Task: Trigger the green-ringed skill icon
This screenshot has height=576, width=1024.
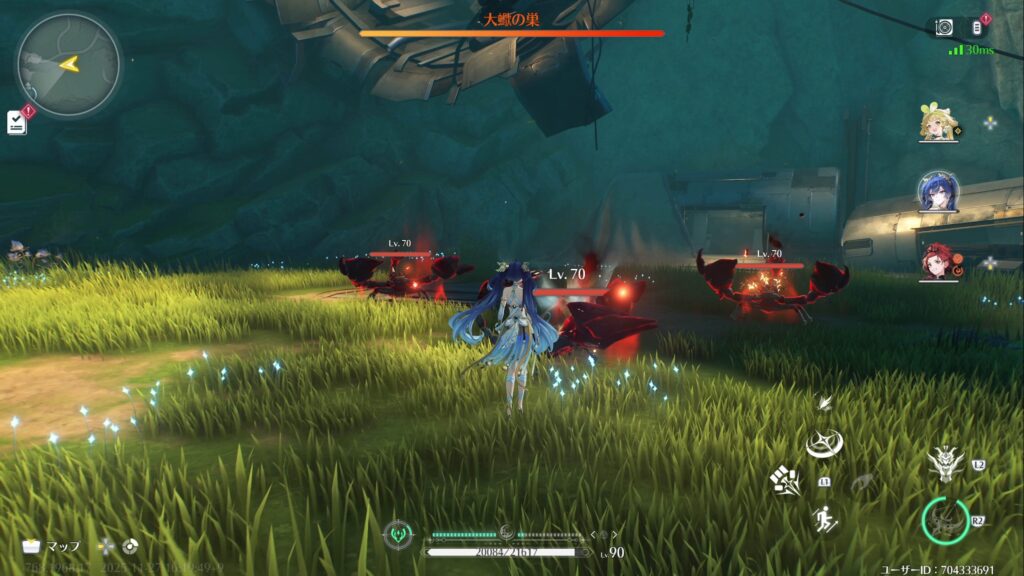Action: tap(945, 521)
